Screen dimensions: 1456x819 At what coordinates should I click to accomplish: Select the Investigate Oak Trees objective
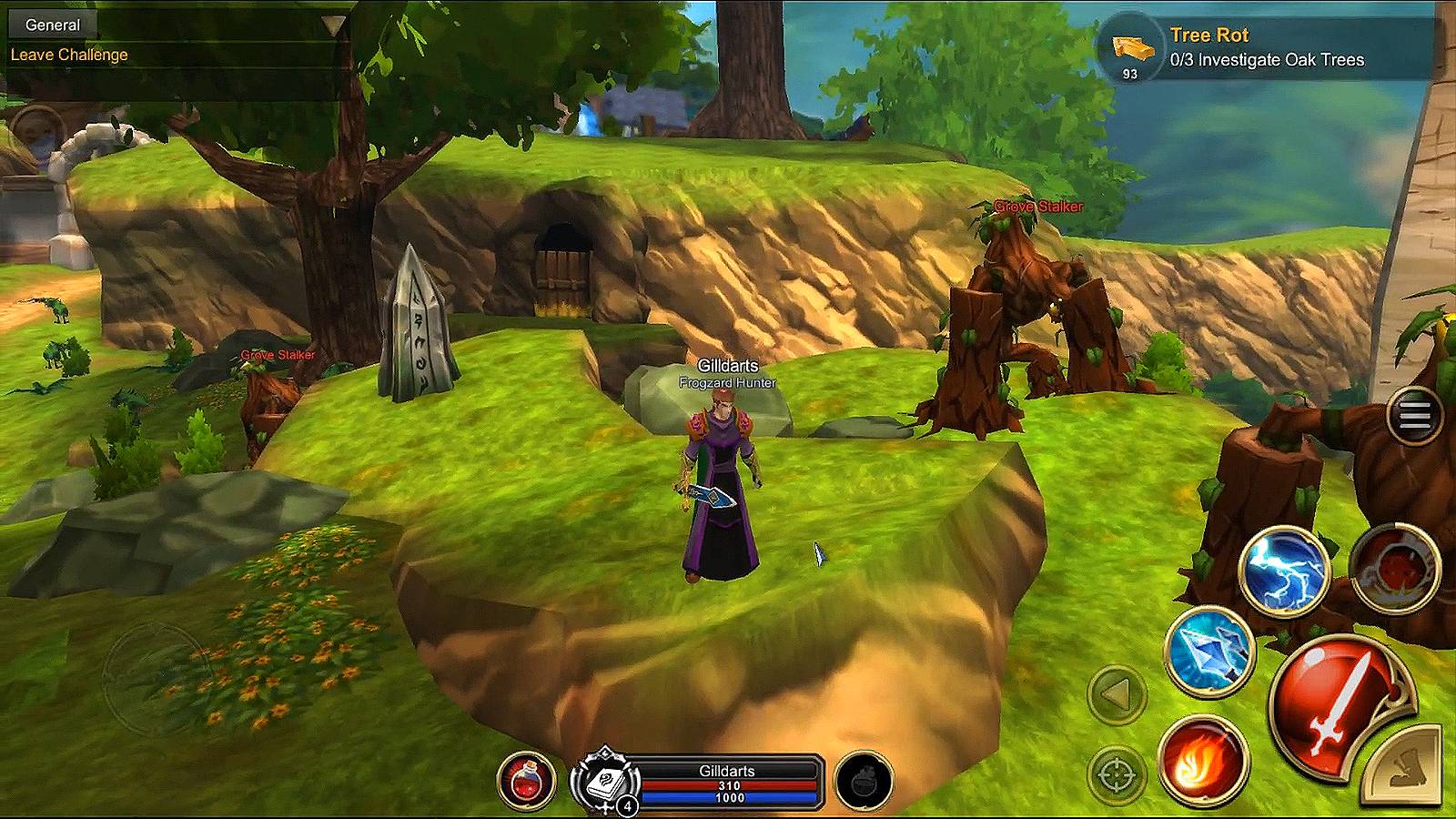pyautogui.click(x=1267, y=60)
